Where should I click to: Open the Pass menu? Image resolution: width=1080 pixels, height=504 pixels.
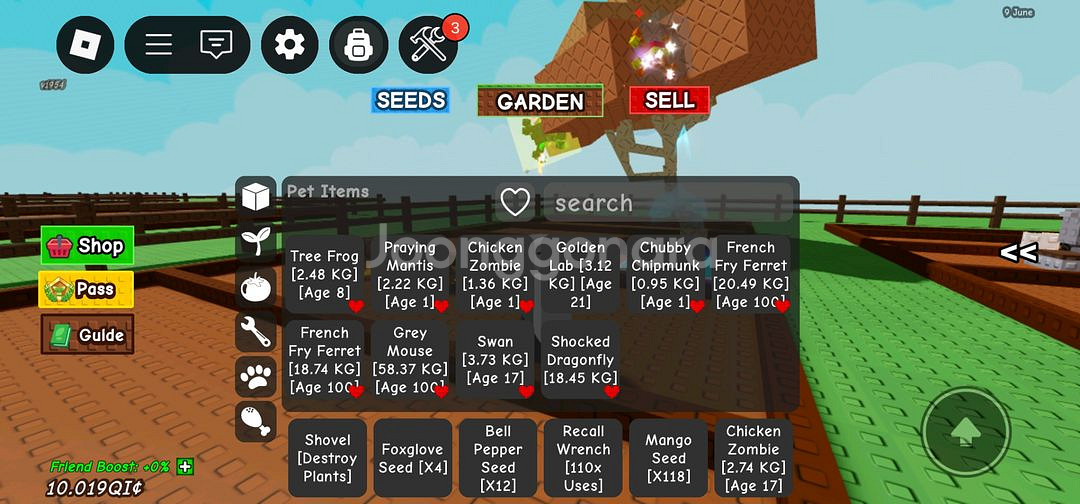(x=87, y=290)
